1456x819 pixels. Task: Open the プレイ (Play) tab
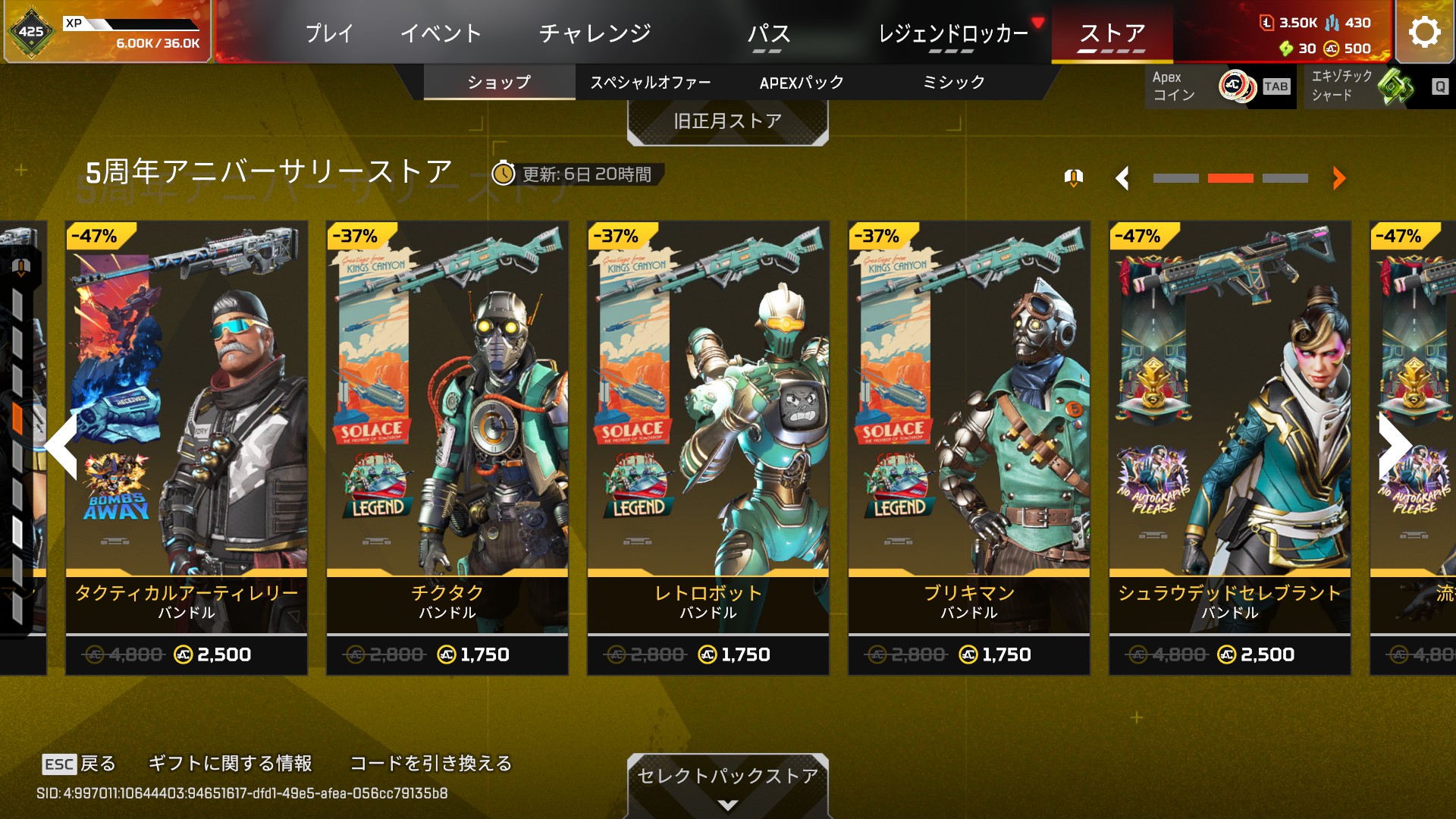click(x=329, y=33)
